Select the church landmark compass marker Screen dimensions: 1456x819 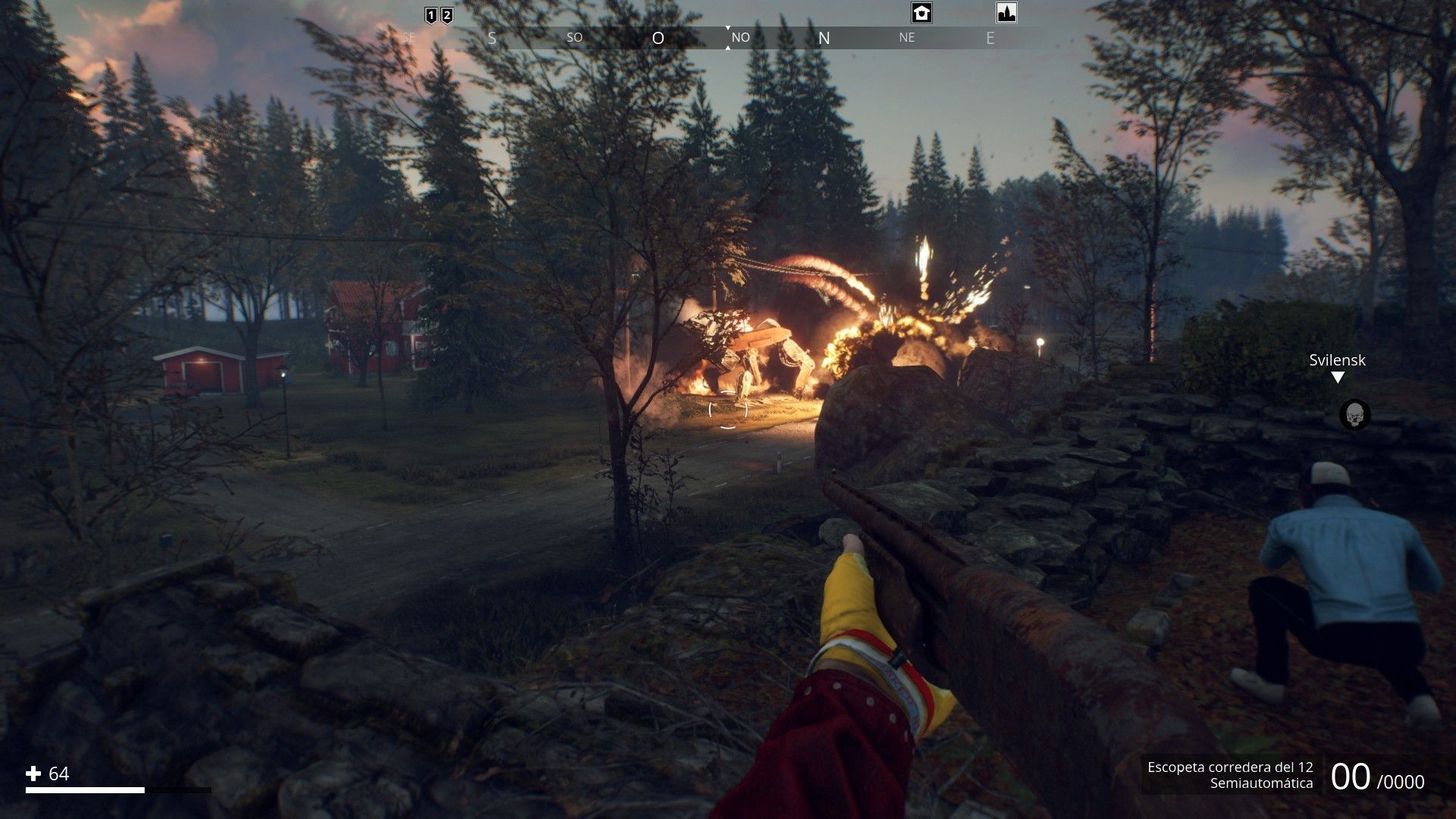point(1006,13)
